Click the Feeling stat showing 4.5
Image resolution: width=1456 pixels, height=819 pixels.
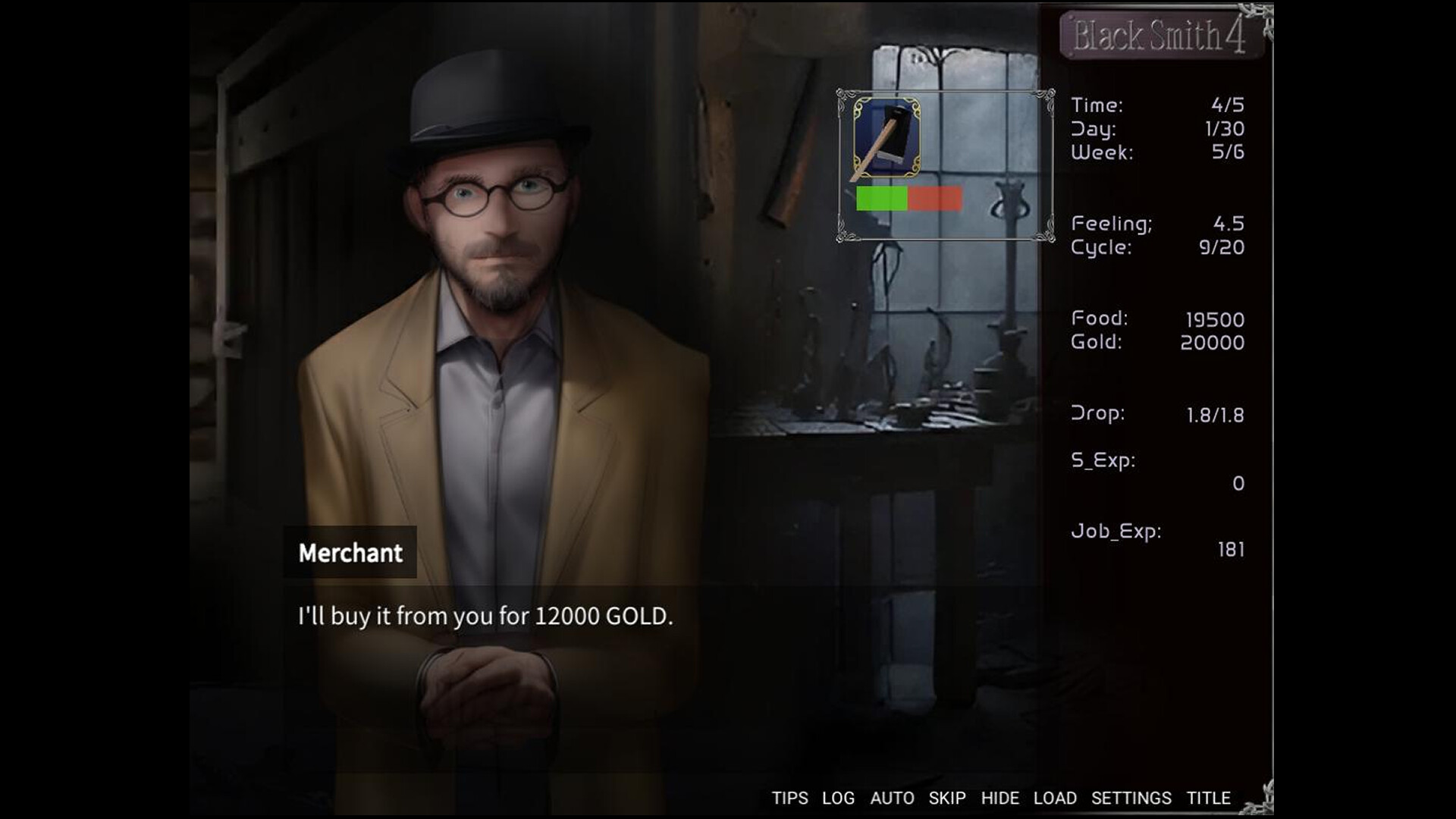point(1153,222)
